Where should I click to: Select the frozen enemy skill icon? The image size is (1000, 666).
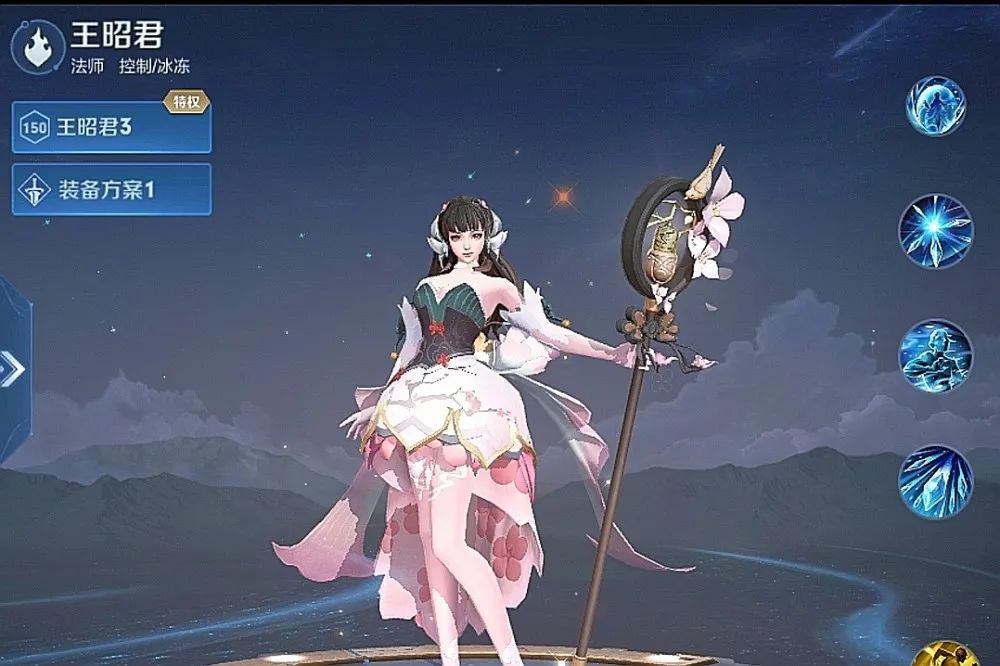(935, 356)
